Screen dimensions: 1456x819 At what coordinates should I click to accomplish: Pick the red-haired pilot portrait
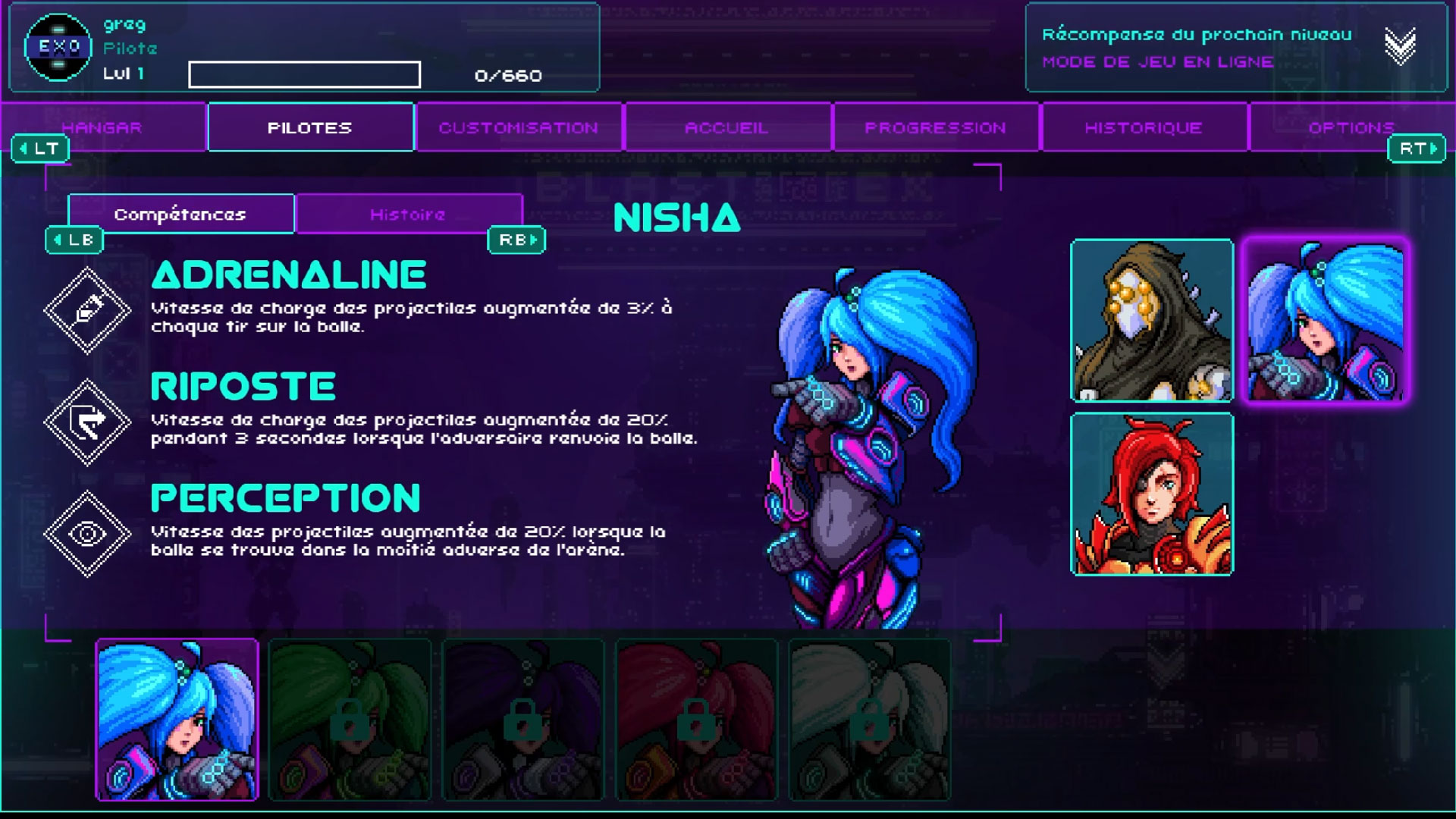pyautogui.click(x=1151, y=494)
